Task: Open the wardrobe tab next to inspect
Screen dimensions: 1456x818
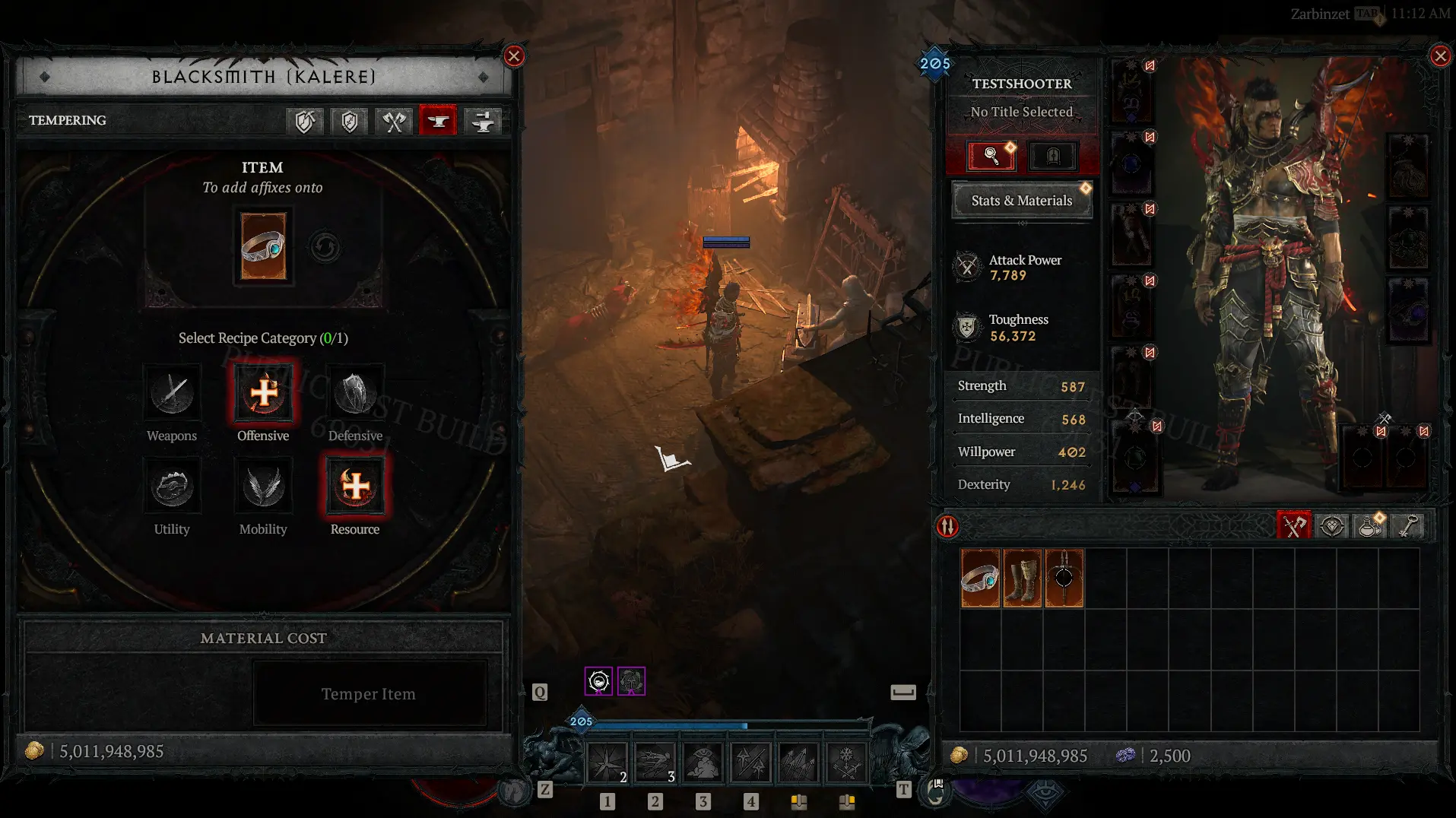Action: tap(1053, 156)
